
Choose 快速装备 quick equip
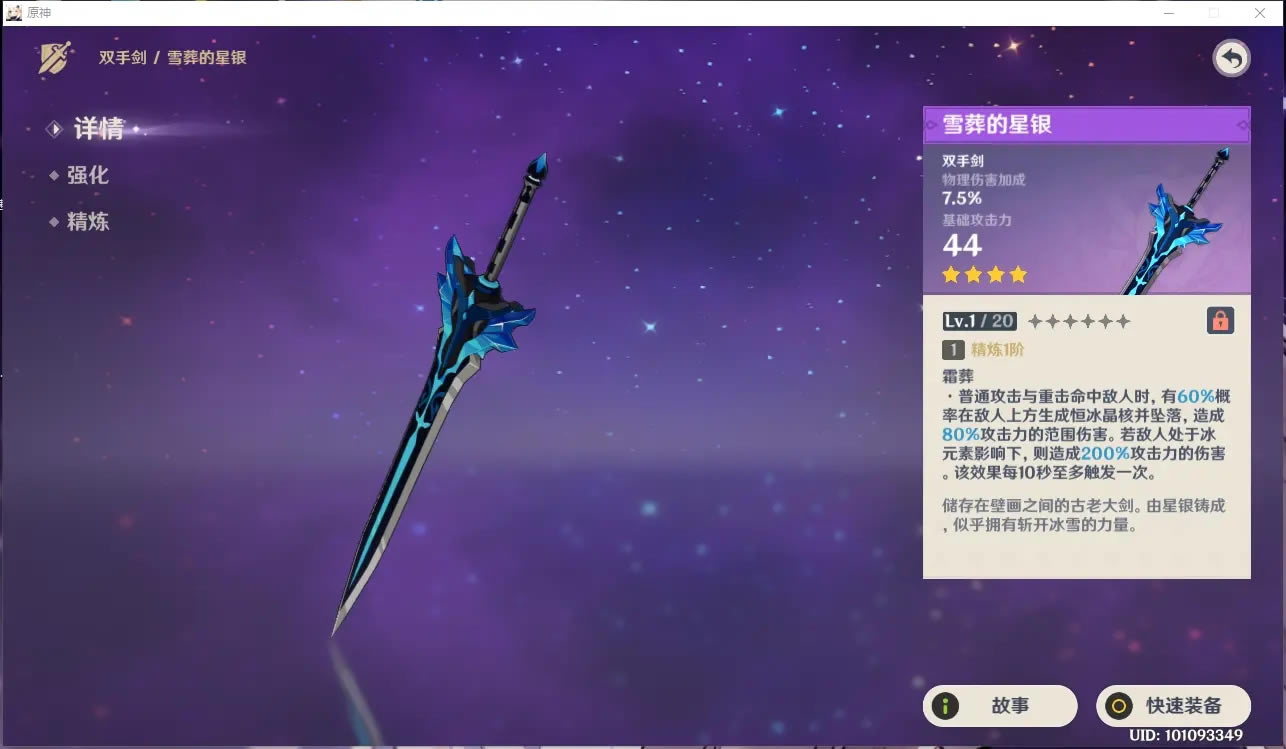tap(1173, 705)
